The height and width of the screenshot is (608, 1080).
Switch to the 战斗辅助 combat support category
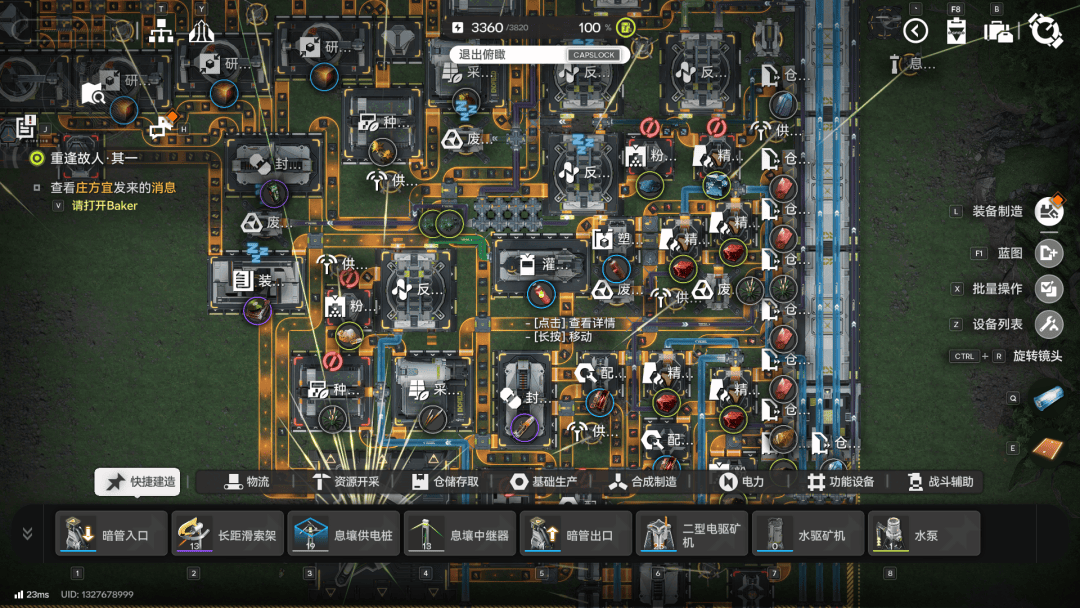pyautogui.click(x=940, y=482)
